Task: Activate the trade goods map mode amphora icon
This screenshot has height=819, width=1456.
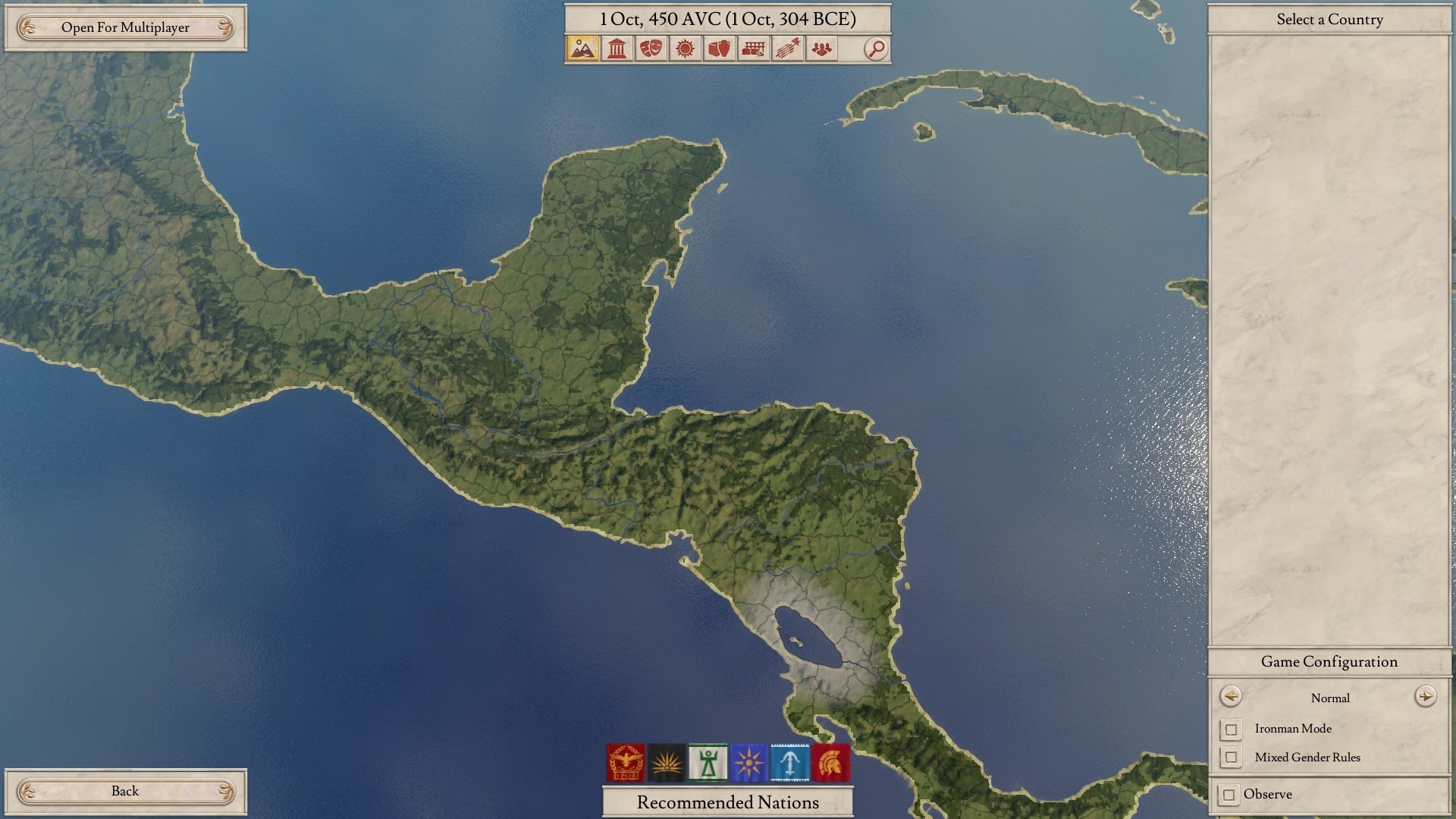Action: point(719,49)
